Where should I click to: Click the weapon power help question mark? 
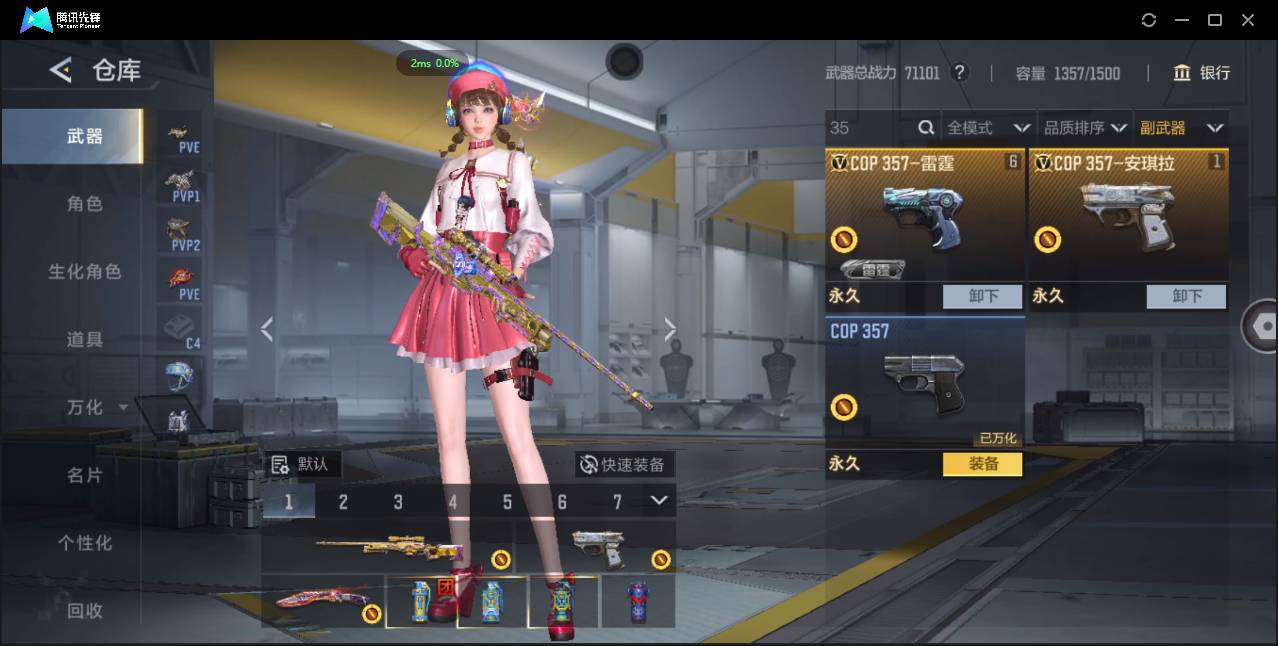[x=959, y=73]
